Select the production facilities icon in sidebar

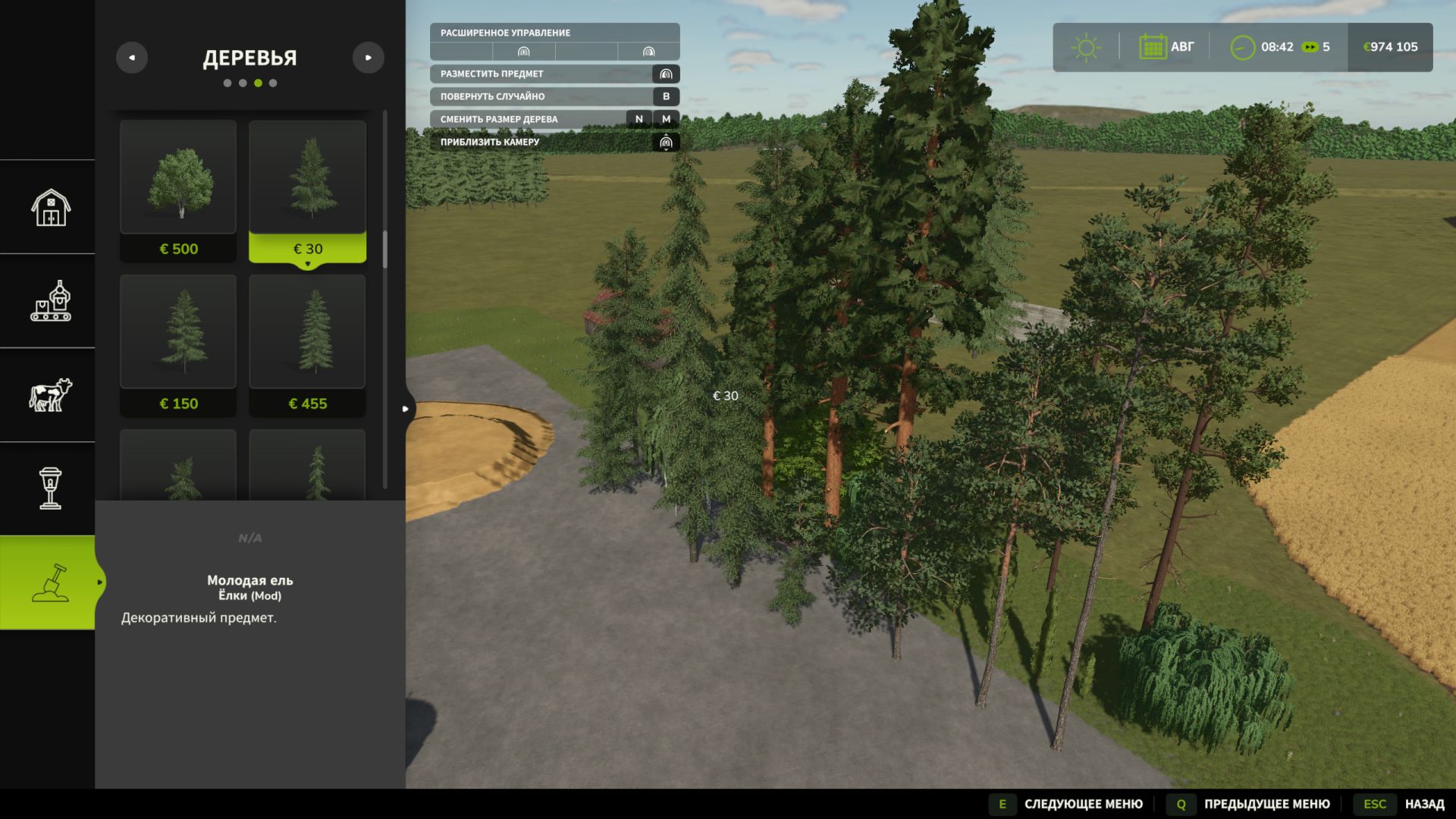pyautogui.click(x=49, y=301)
